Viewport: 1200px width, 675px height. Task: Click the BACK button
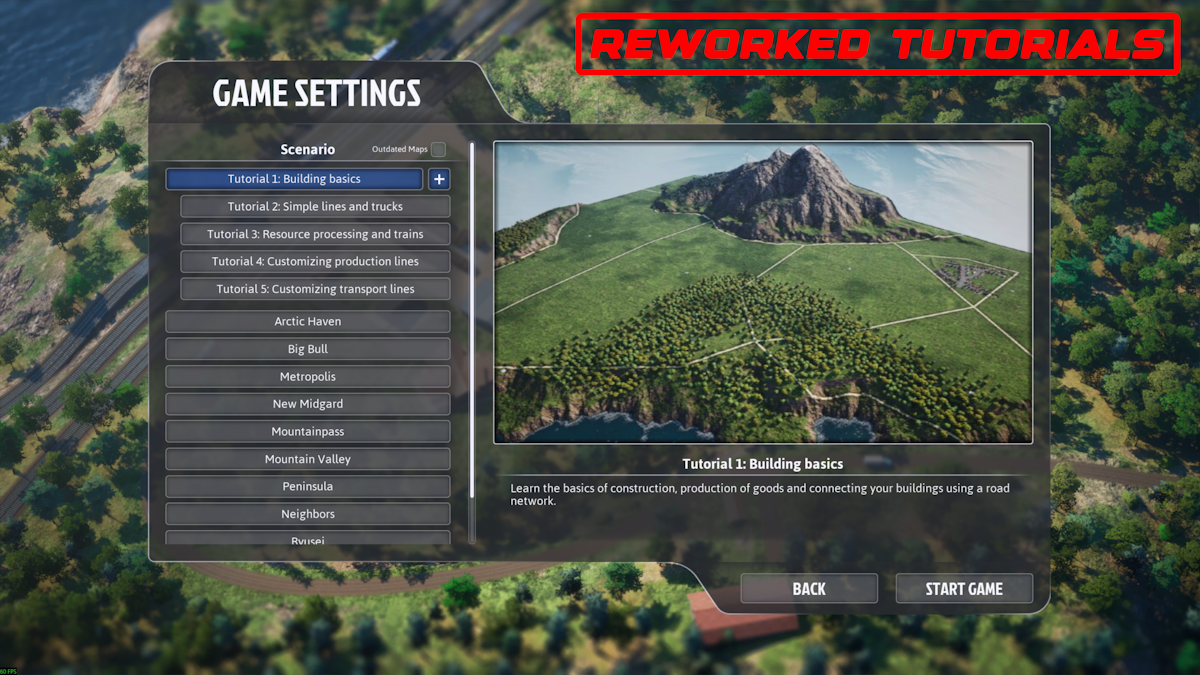(809, 589)
